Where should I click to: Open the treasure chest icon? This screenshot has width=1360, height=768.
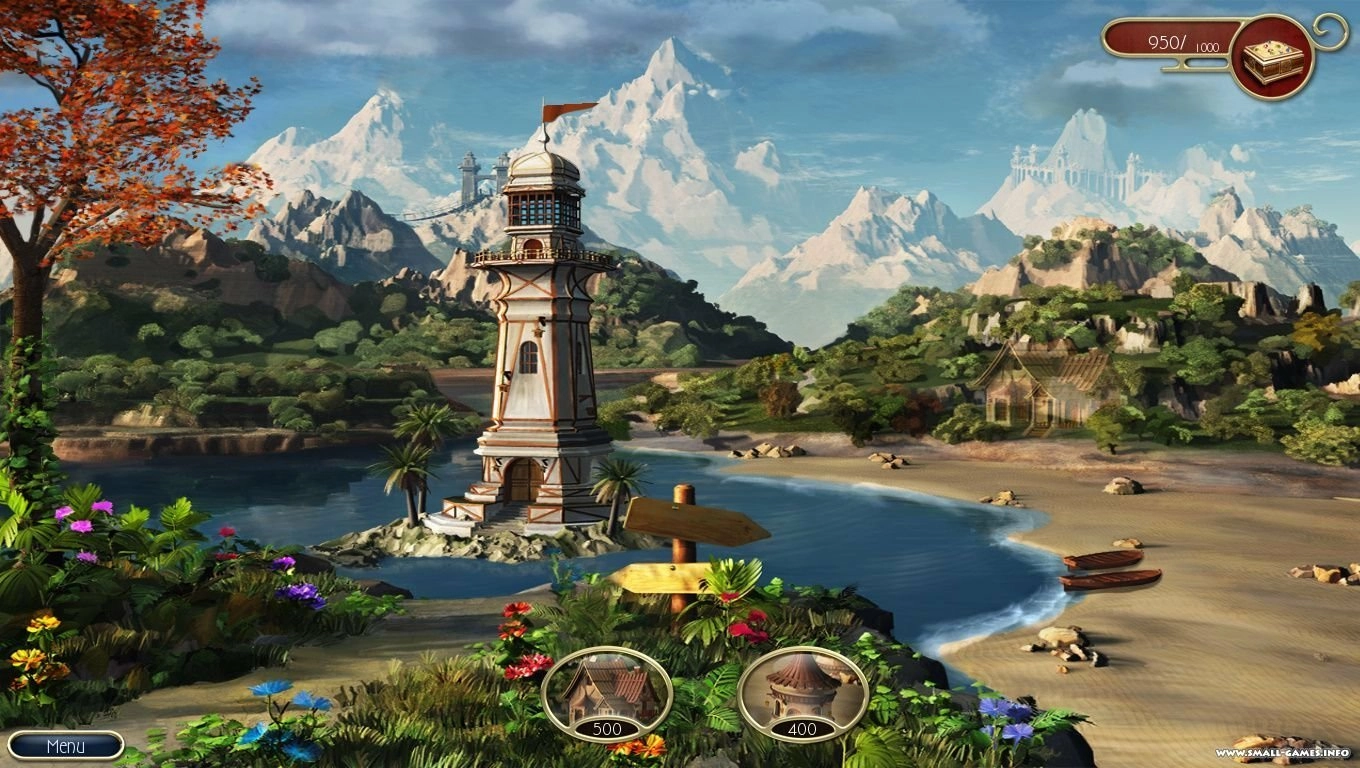click(x=1272, y=57)
